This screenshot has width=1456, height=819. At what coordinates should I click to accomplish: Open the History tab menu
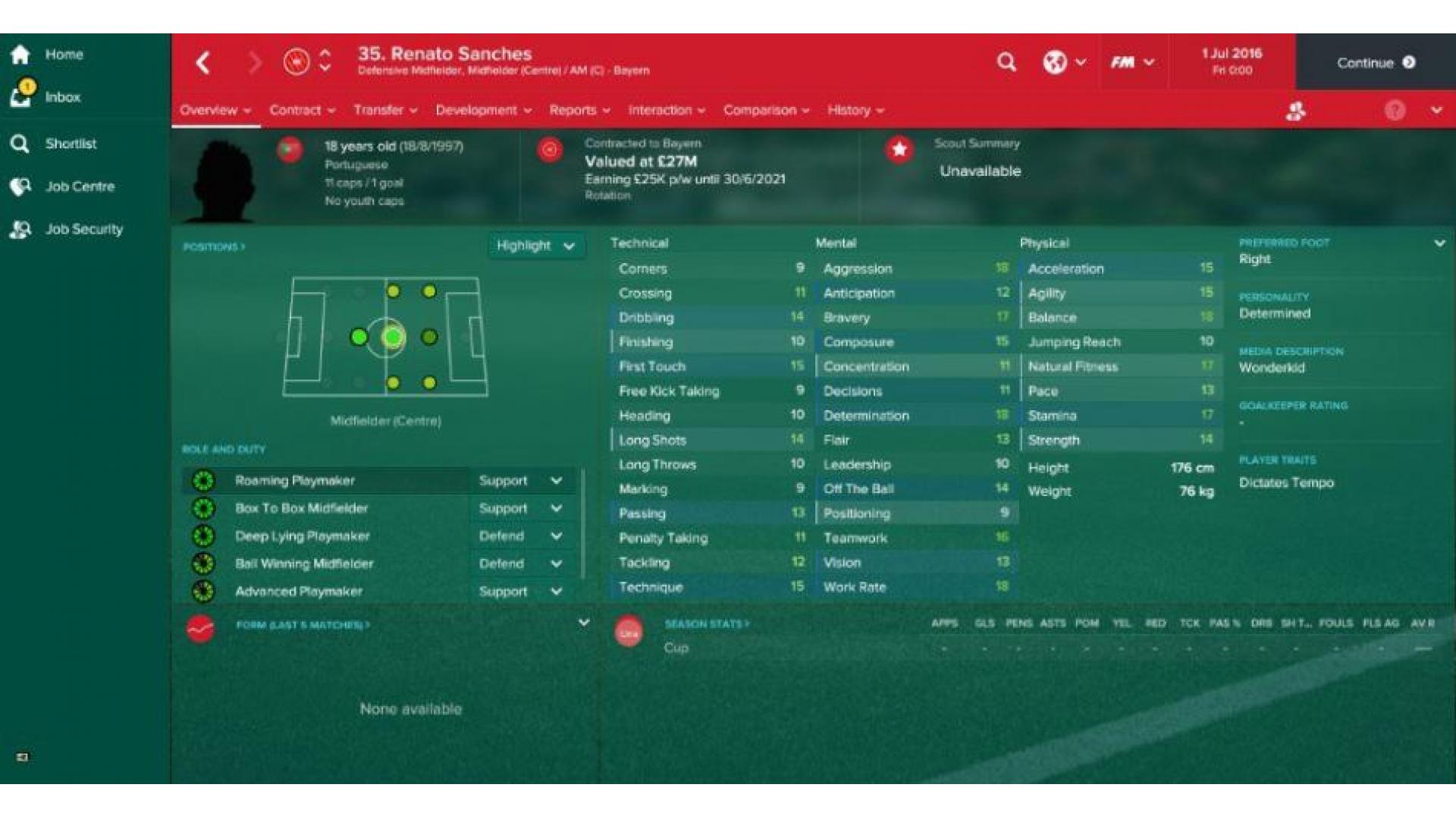click(x=855, y=111)
